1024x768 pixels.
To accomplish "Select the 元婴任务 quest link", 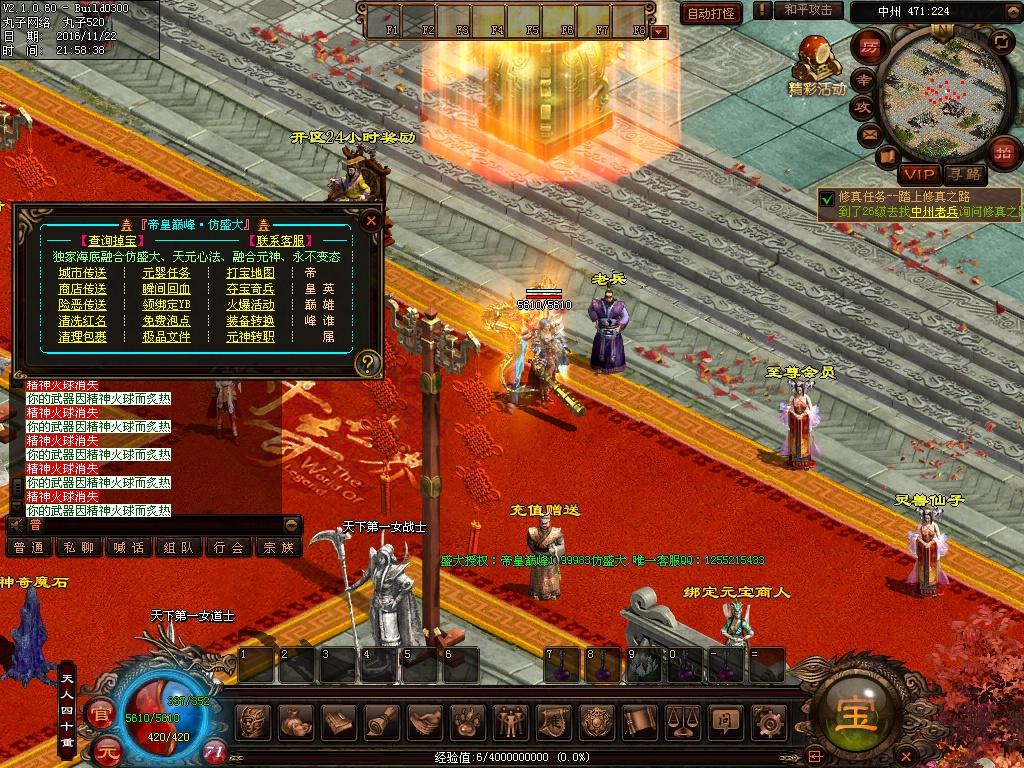I will [x=166, y=272].
